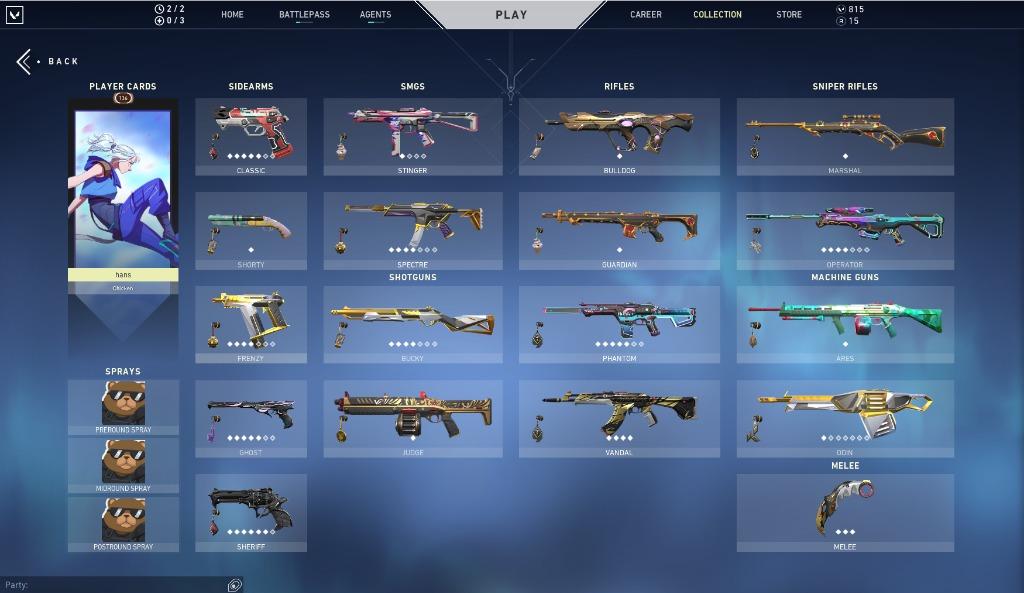
Task: Open the Melee knife slot
Action: [x=845, y=512]
